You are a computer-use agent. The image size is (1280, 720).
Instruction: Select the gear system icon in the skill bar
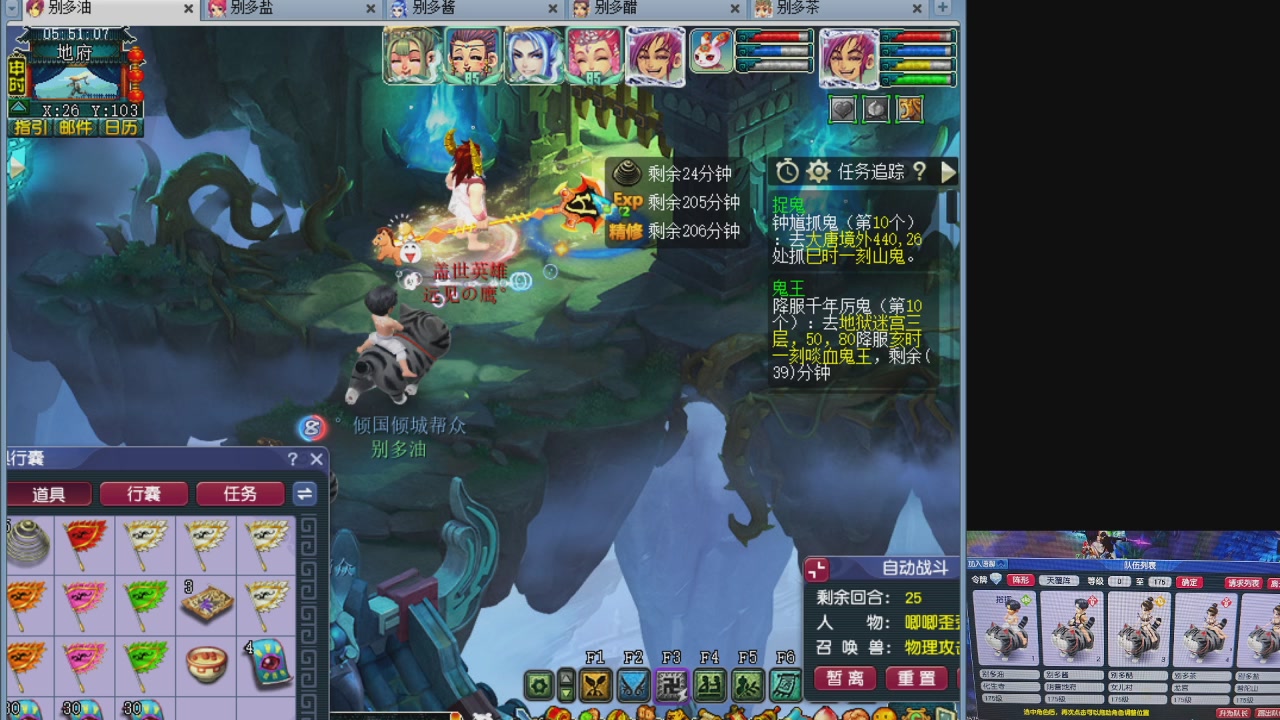coord(538,684)
